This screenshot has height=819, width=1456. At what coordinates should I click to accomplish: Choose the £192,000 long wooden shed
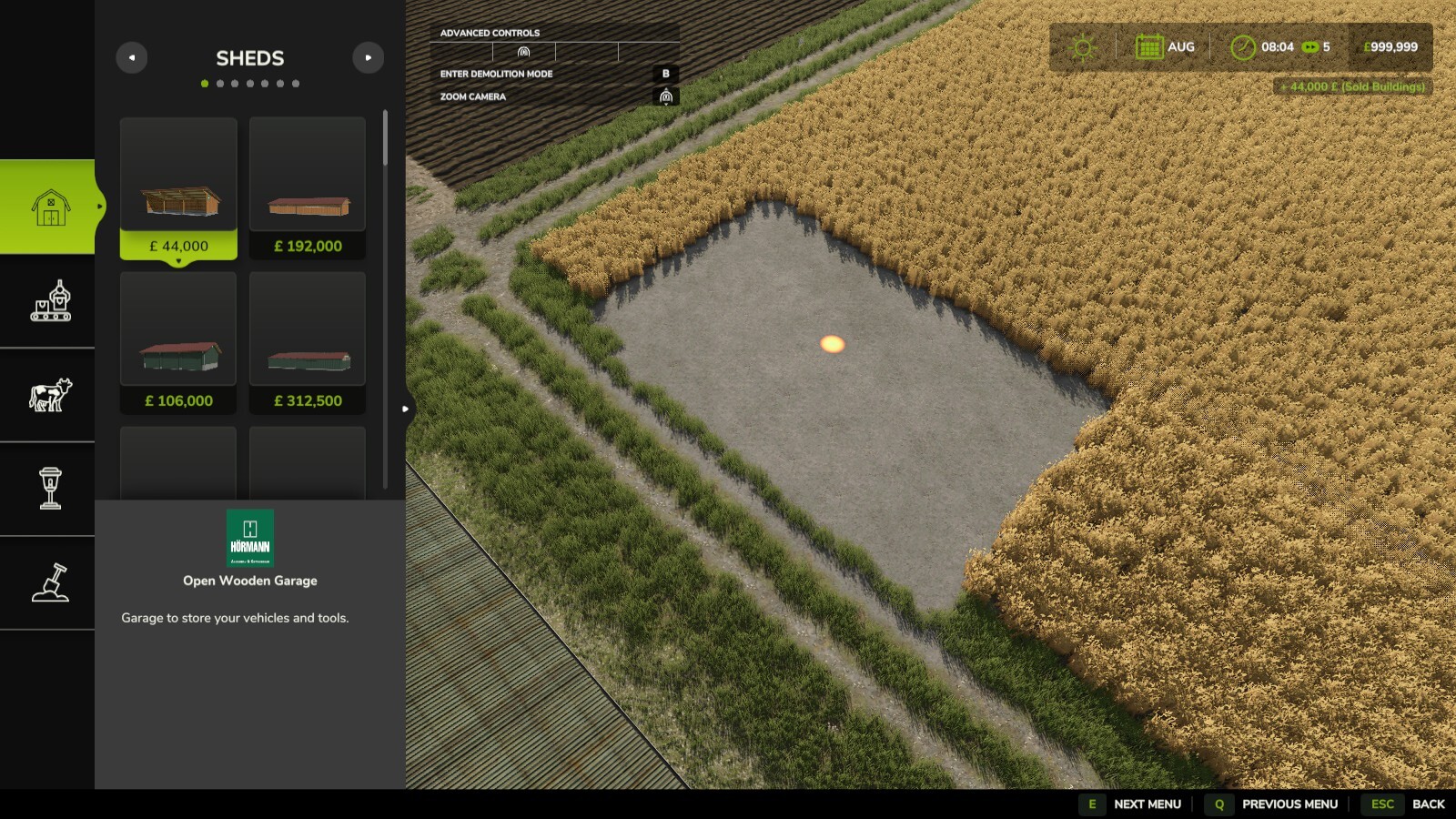308,188
